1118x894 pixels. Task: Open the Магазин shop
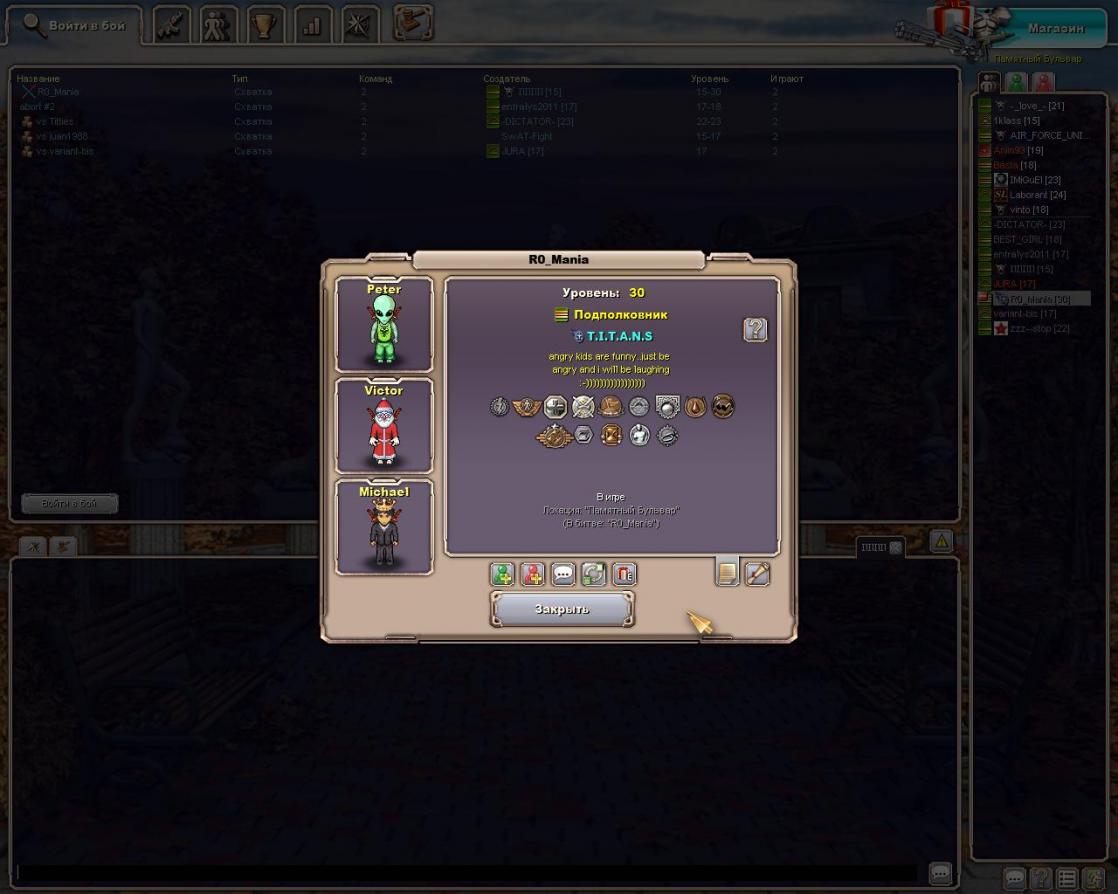coord(1055,28)
